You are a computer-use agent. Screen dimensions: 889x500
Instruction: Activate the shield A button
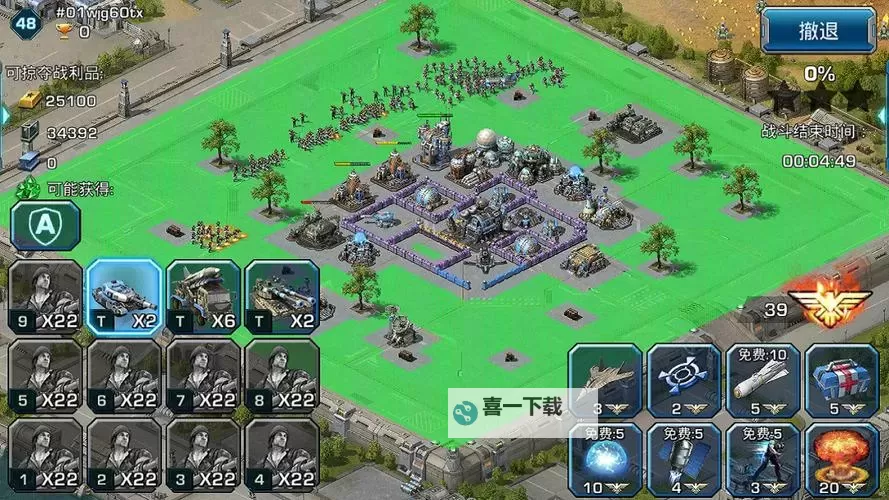(x=46, y=224)
